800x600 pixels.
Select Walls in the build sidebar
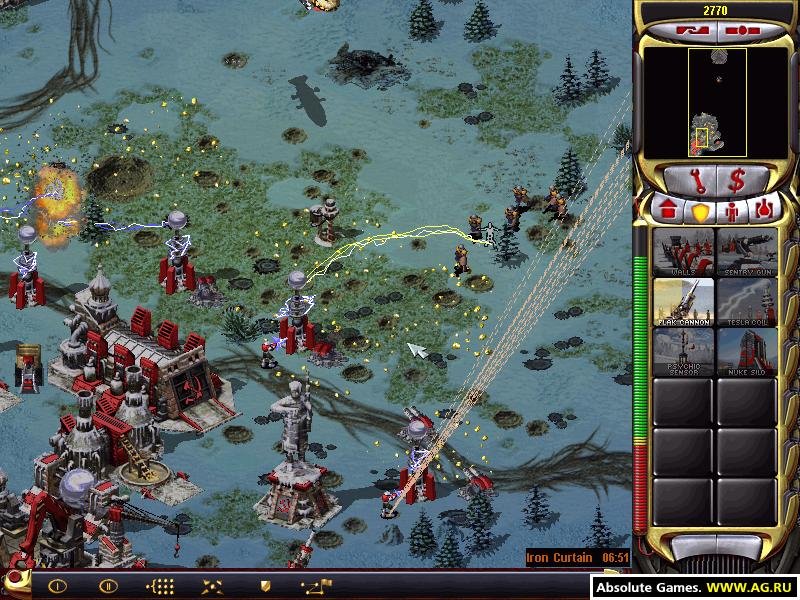[683, 252]
